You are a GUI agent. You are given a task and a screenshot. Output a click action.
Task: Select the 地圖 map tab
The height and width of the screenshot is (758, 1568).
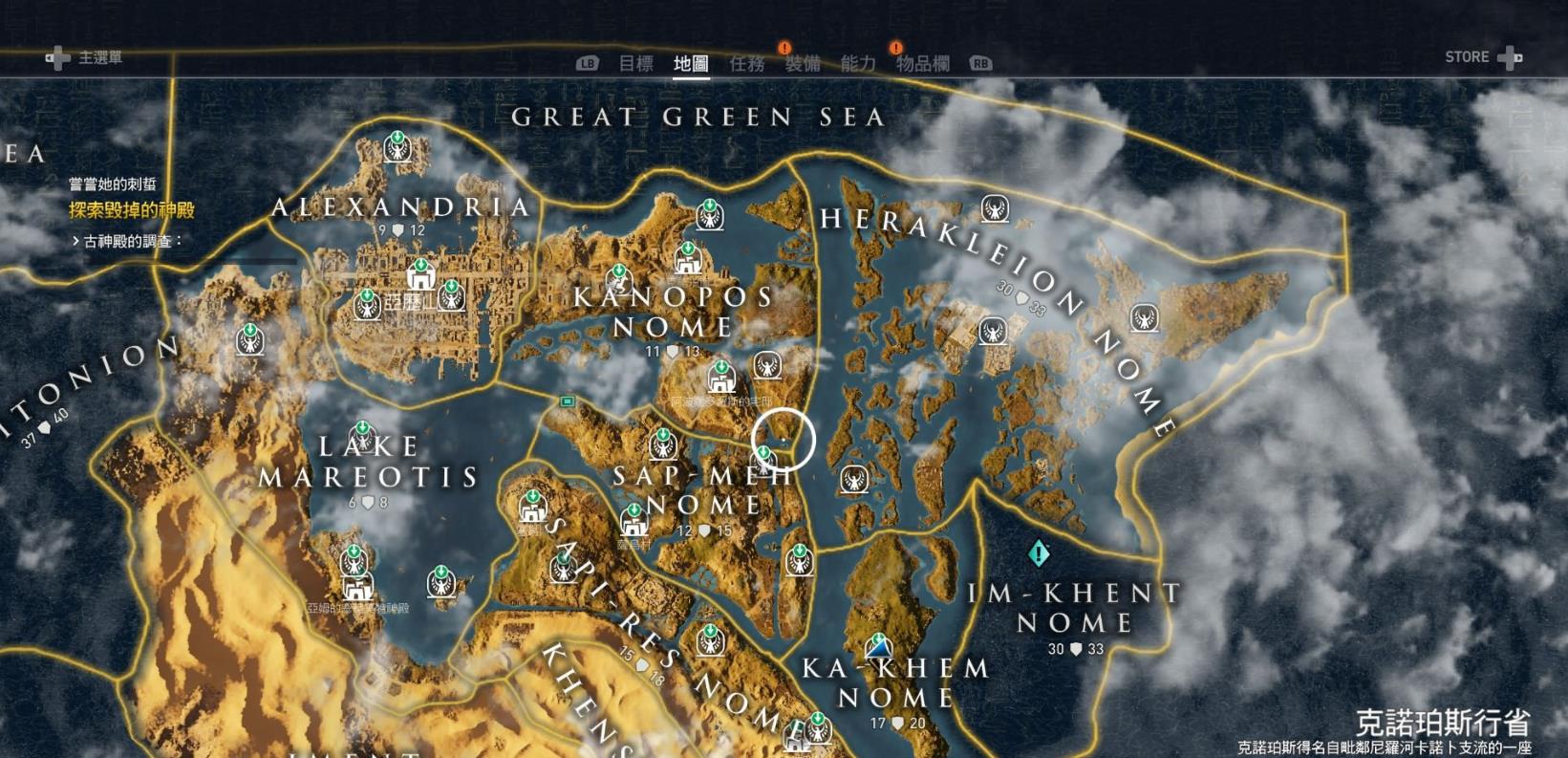691,64
